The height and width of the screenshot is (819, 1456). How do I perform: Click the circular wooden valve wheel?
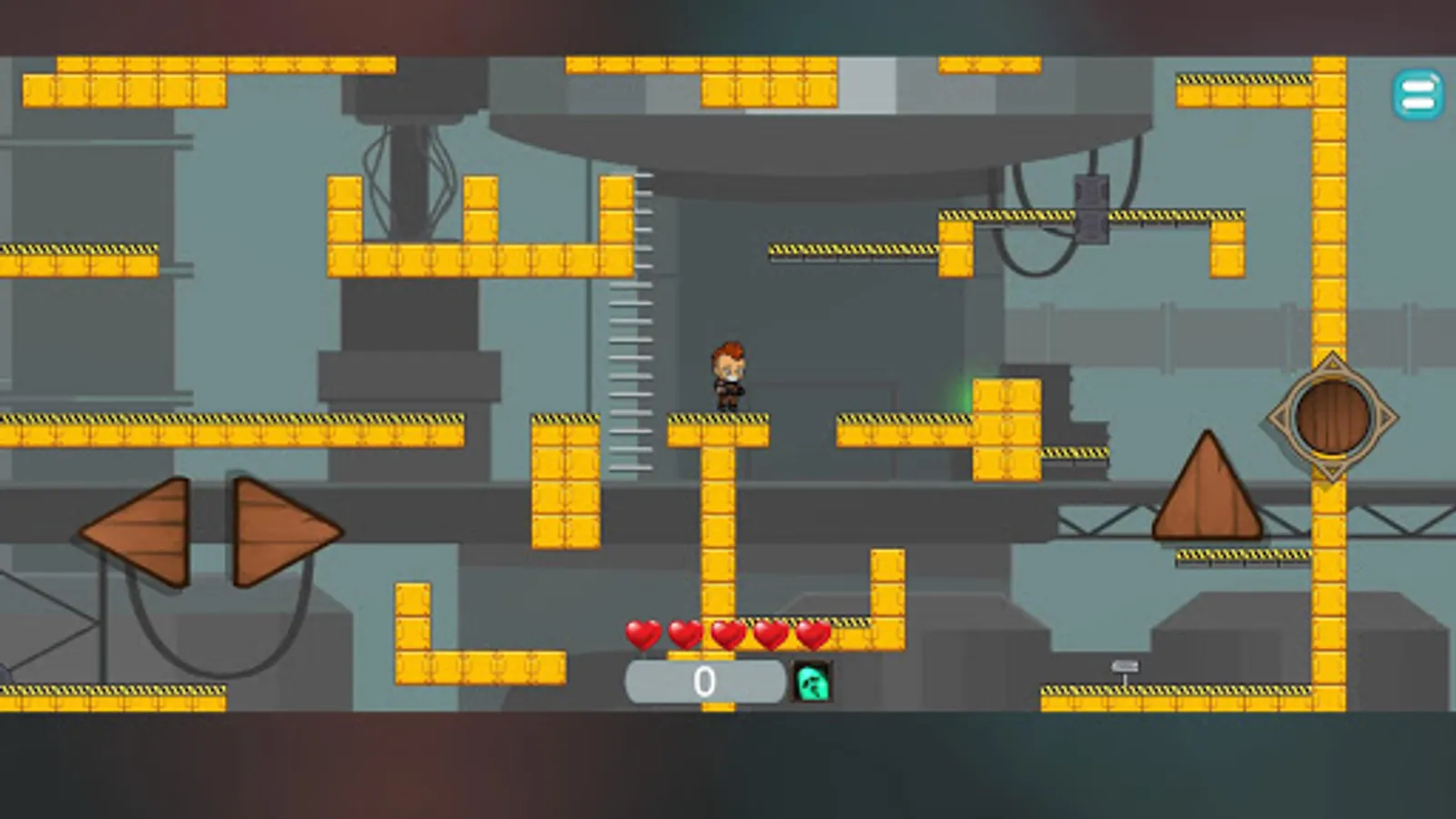click(x=1330, y=417)
